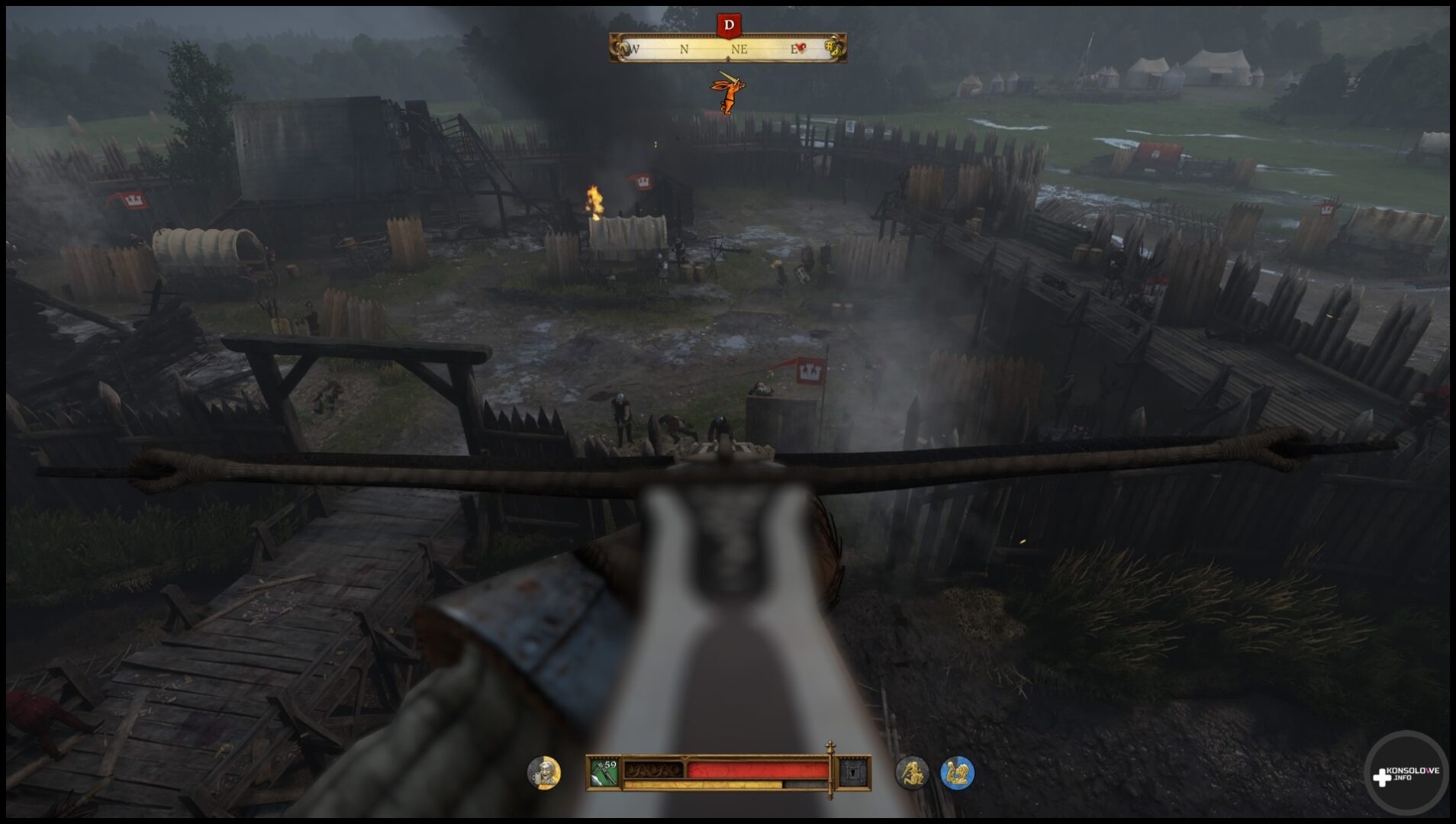Click the grey gold kneeling-figure status icon
Viewport: 1456px width, 824px height.
[911, 773]
